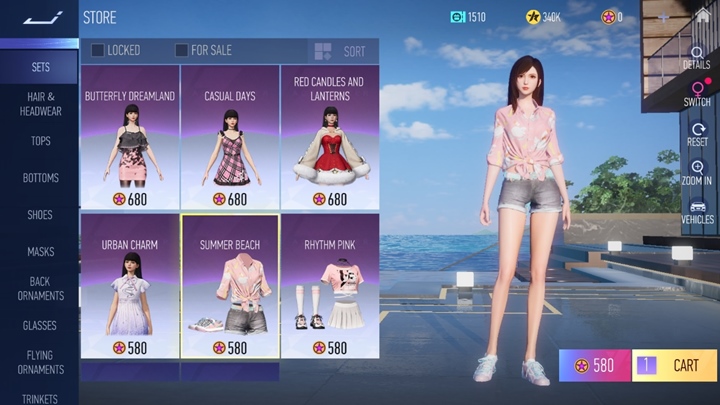The height and width of the screenshot is (405, 720).
Task: Open the Details view
Action: (x=697, y=57)
